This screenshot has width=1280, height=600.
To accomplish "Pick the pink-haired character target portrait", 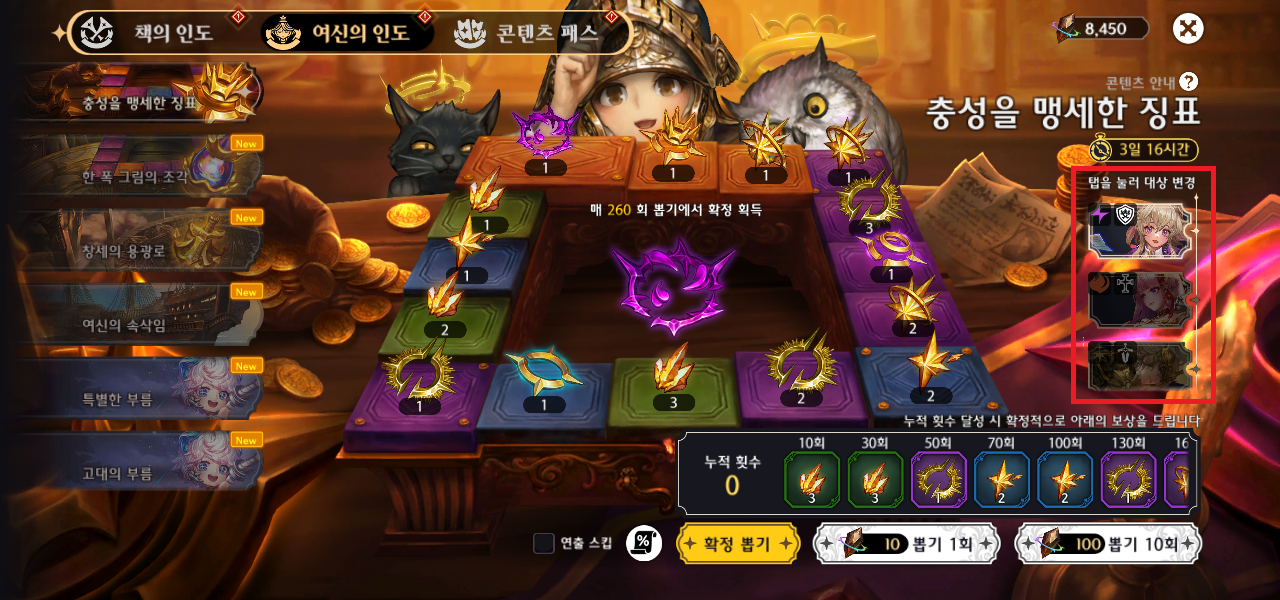I will tap(1140, 299).
